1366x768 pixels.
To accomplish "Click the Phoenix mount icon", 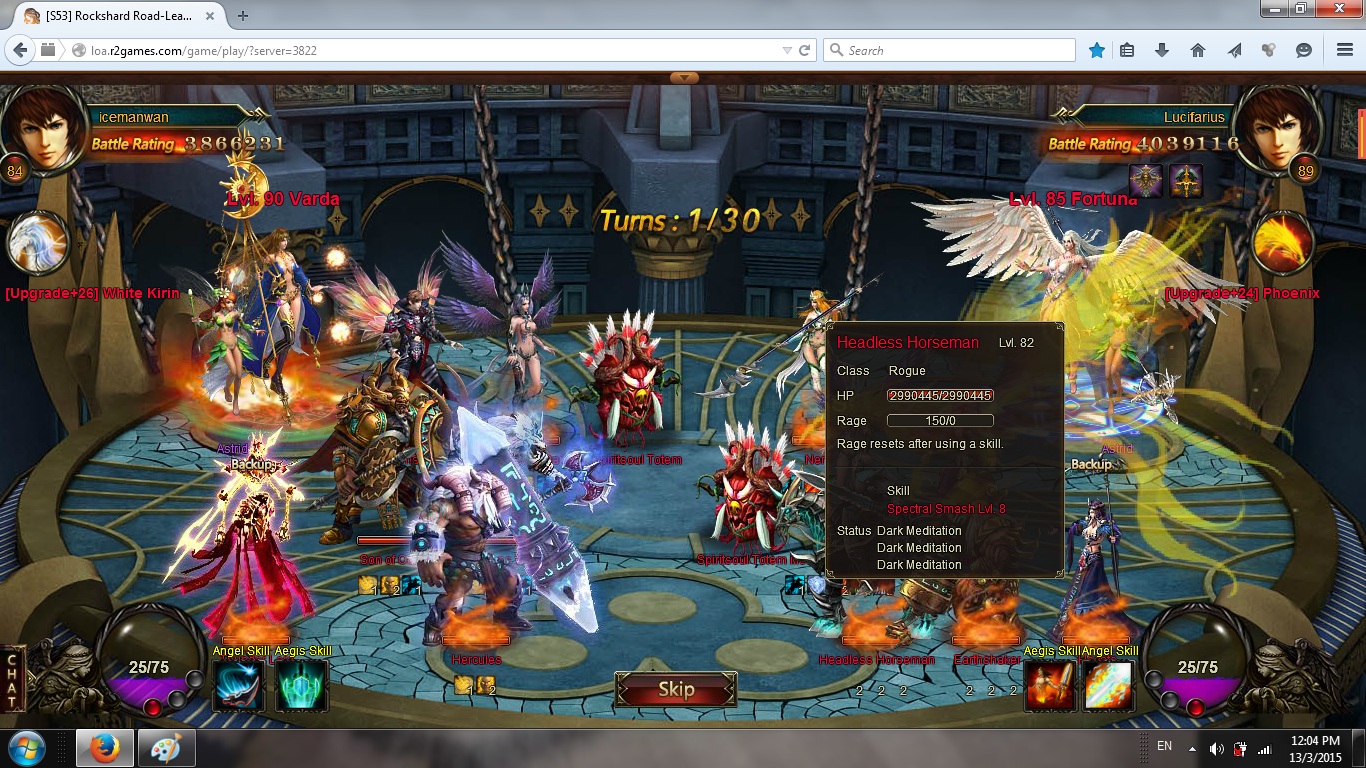I will coord(1284,244).
